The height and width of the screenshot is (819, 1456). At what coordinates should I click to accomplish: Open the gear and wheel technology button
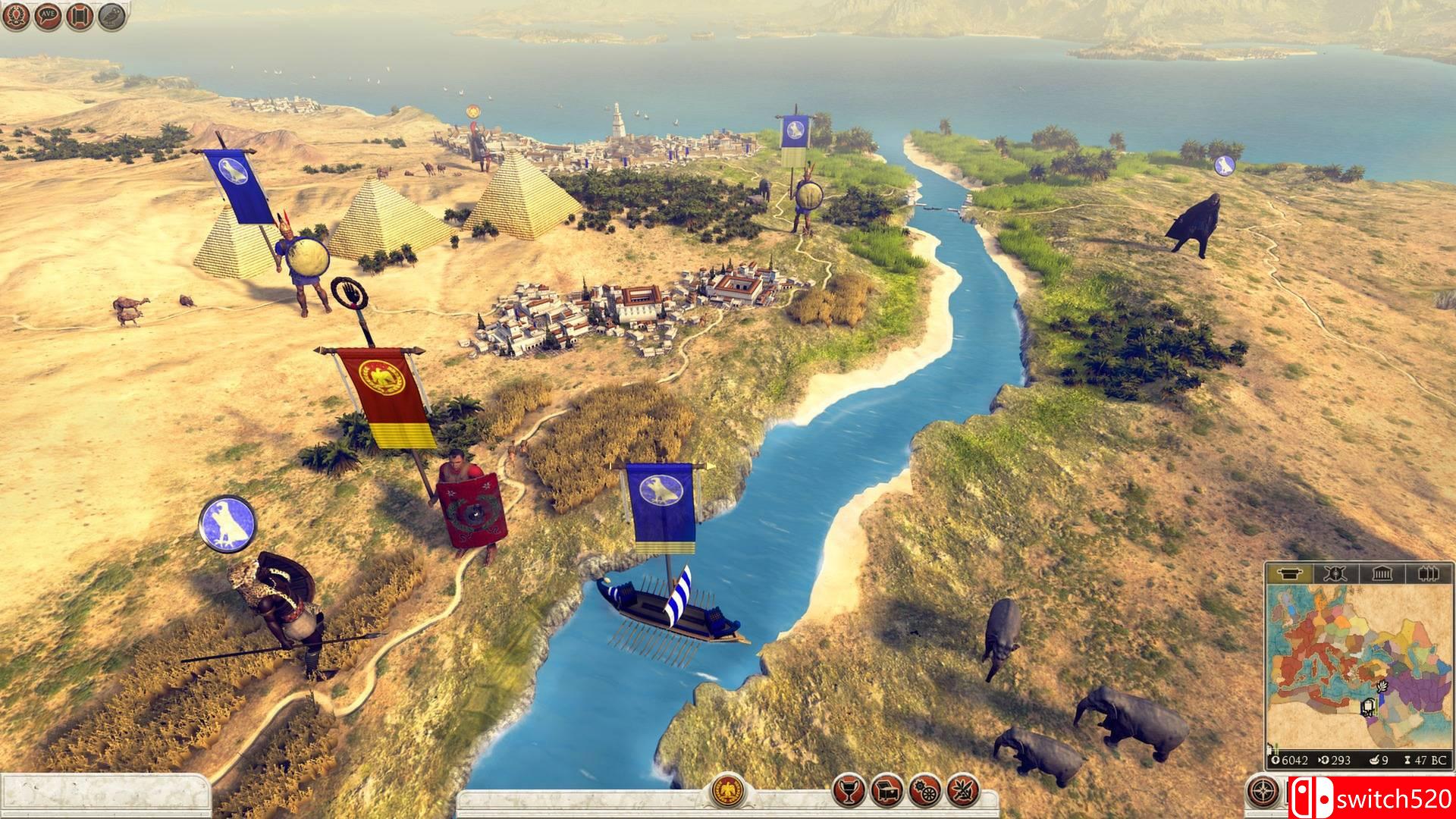[x=924, y=792]
